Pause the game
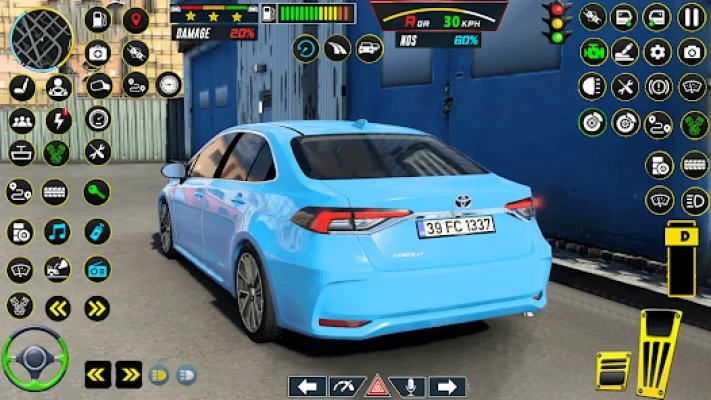711x400 pixels. coord(692,16)
